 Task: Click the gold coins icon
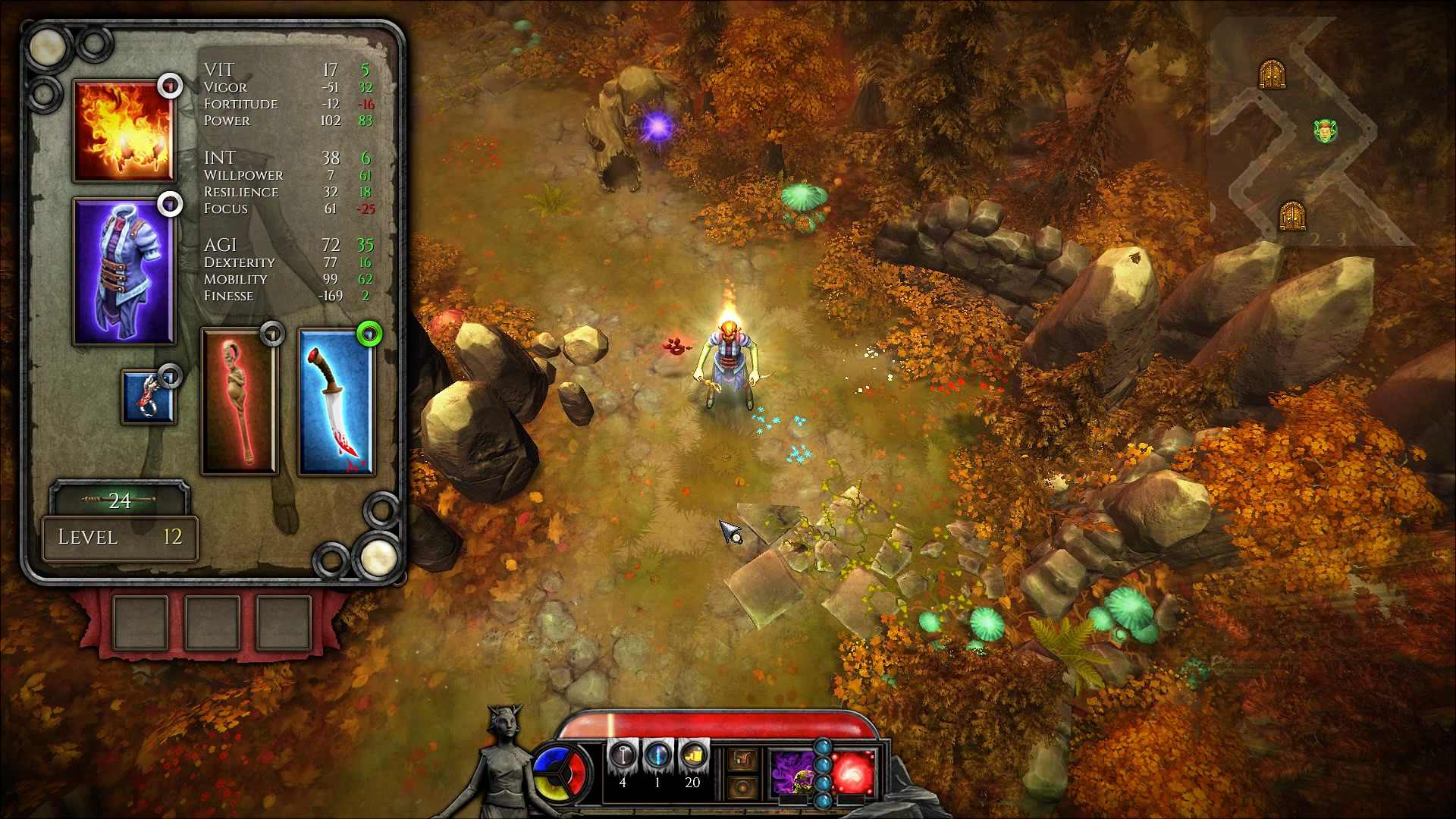[692, 756]
